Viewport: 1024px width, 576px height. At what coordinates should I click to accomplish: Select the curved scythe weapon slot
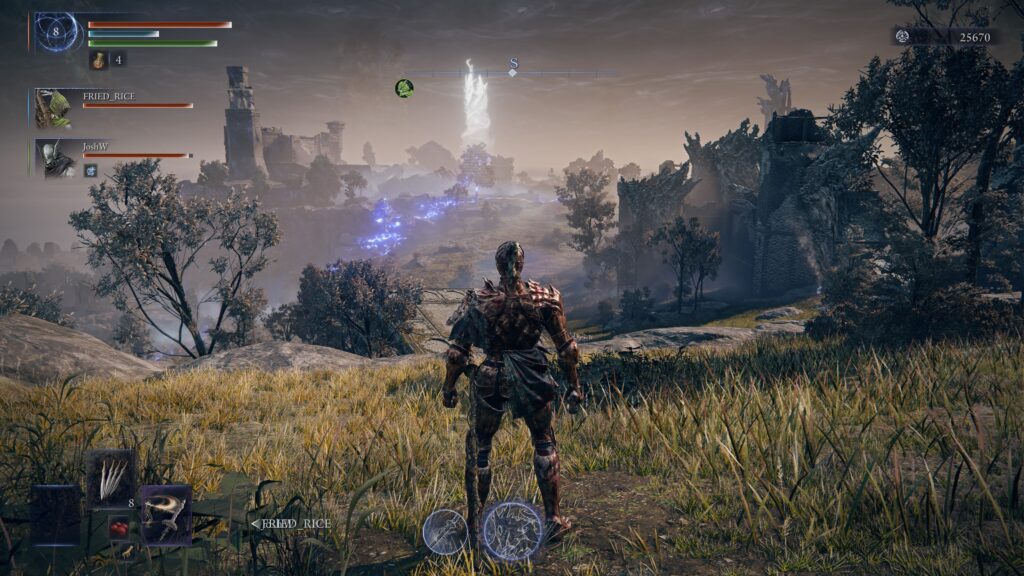(165, 514)
